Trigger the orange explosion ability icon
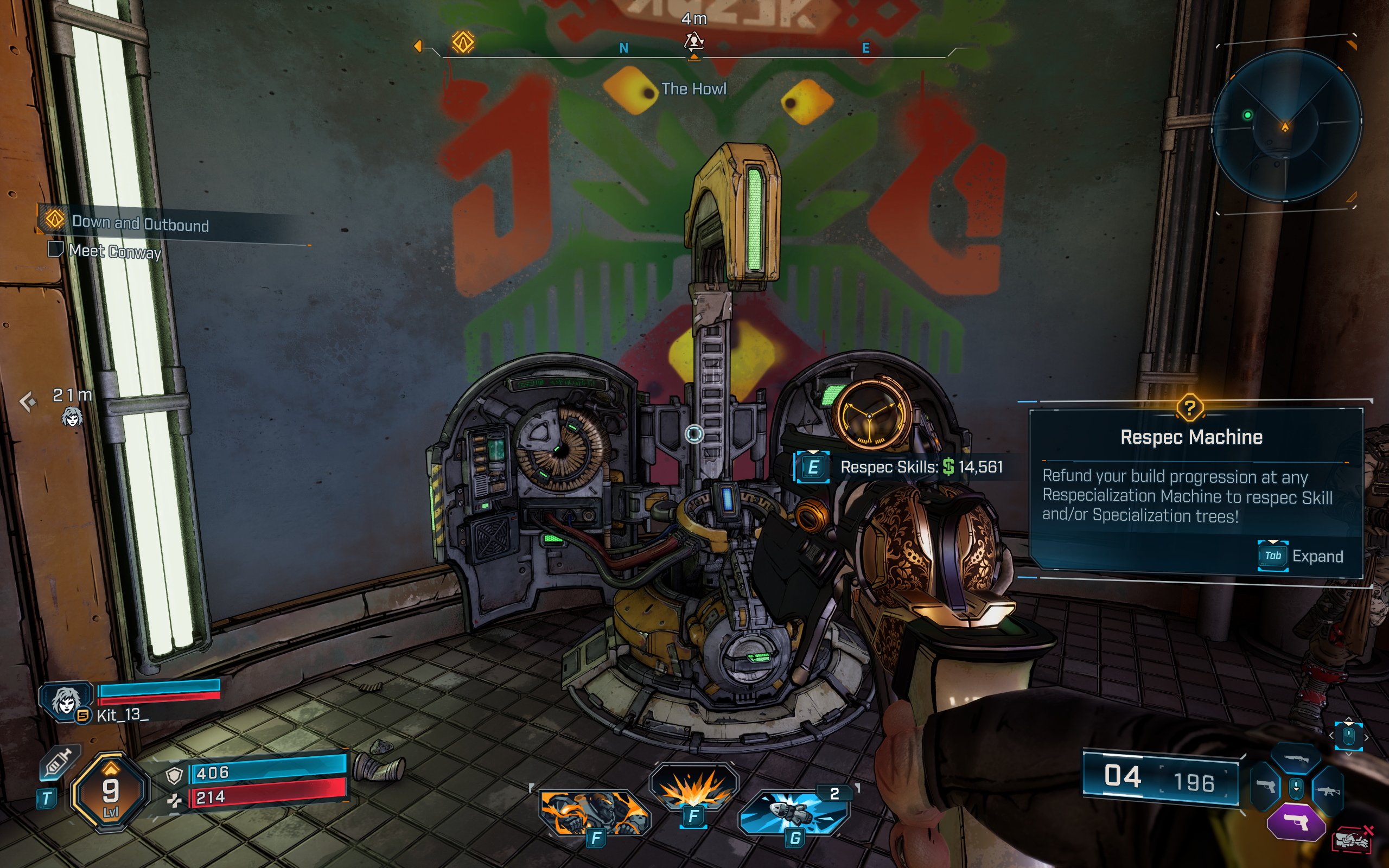 (x=693, y=788)
